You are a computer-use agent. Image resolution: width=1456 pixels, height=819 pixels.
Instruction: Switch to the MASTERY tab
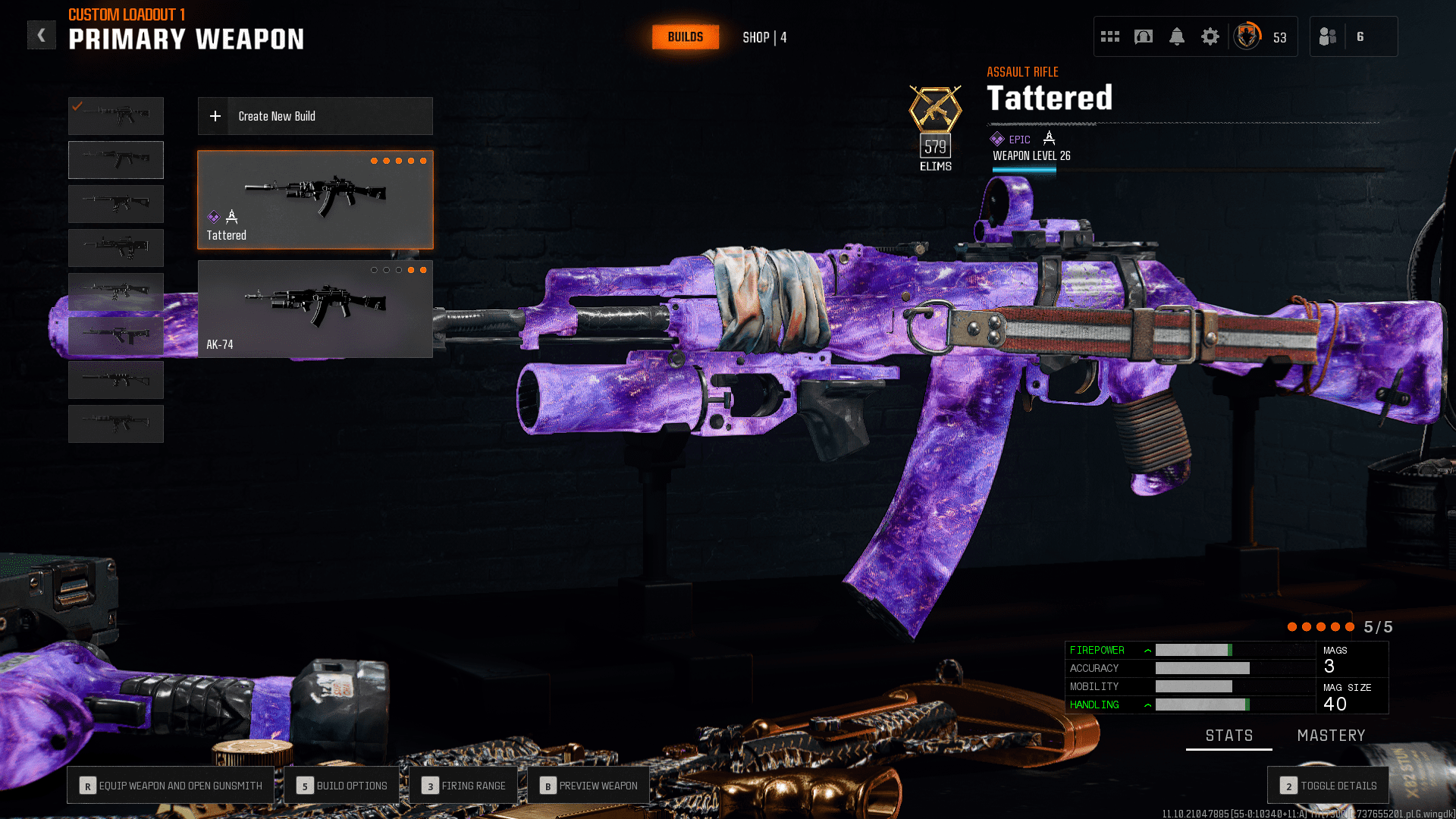(1331, 735)
